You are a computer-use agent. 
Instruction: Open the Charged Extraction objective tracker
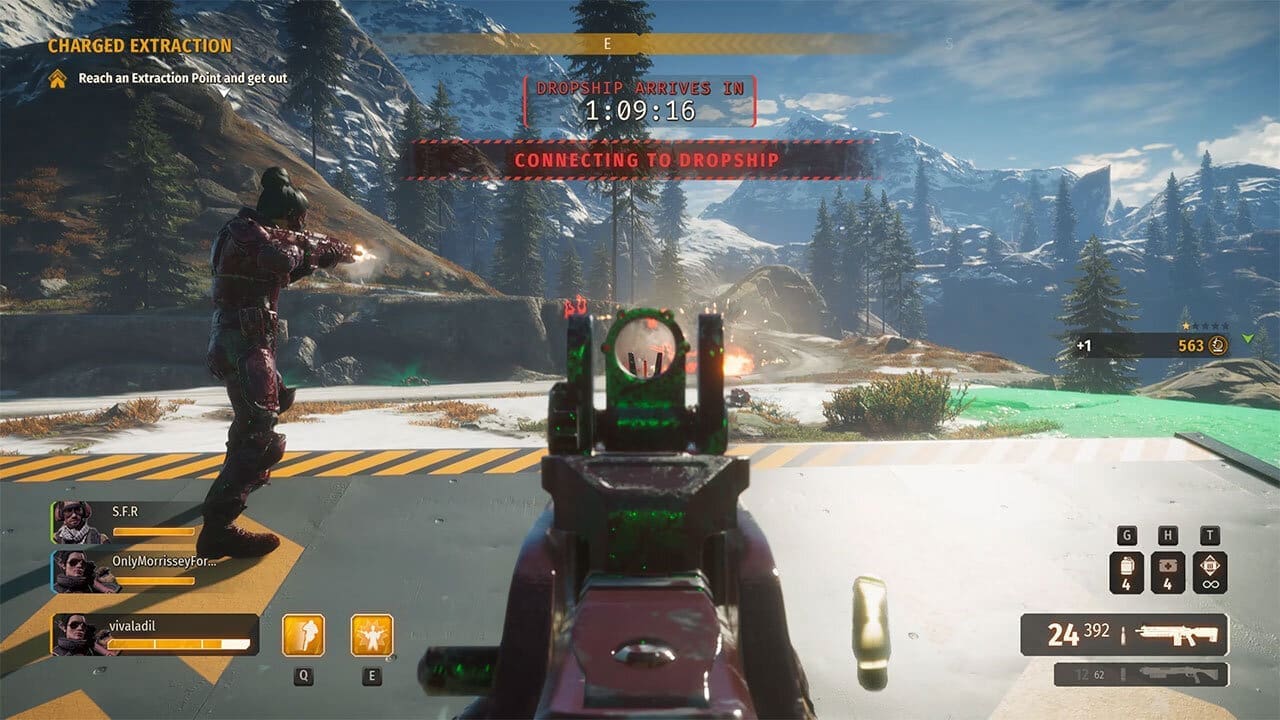pyautogui.click(x=140, y=46)
